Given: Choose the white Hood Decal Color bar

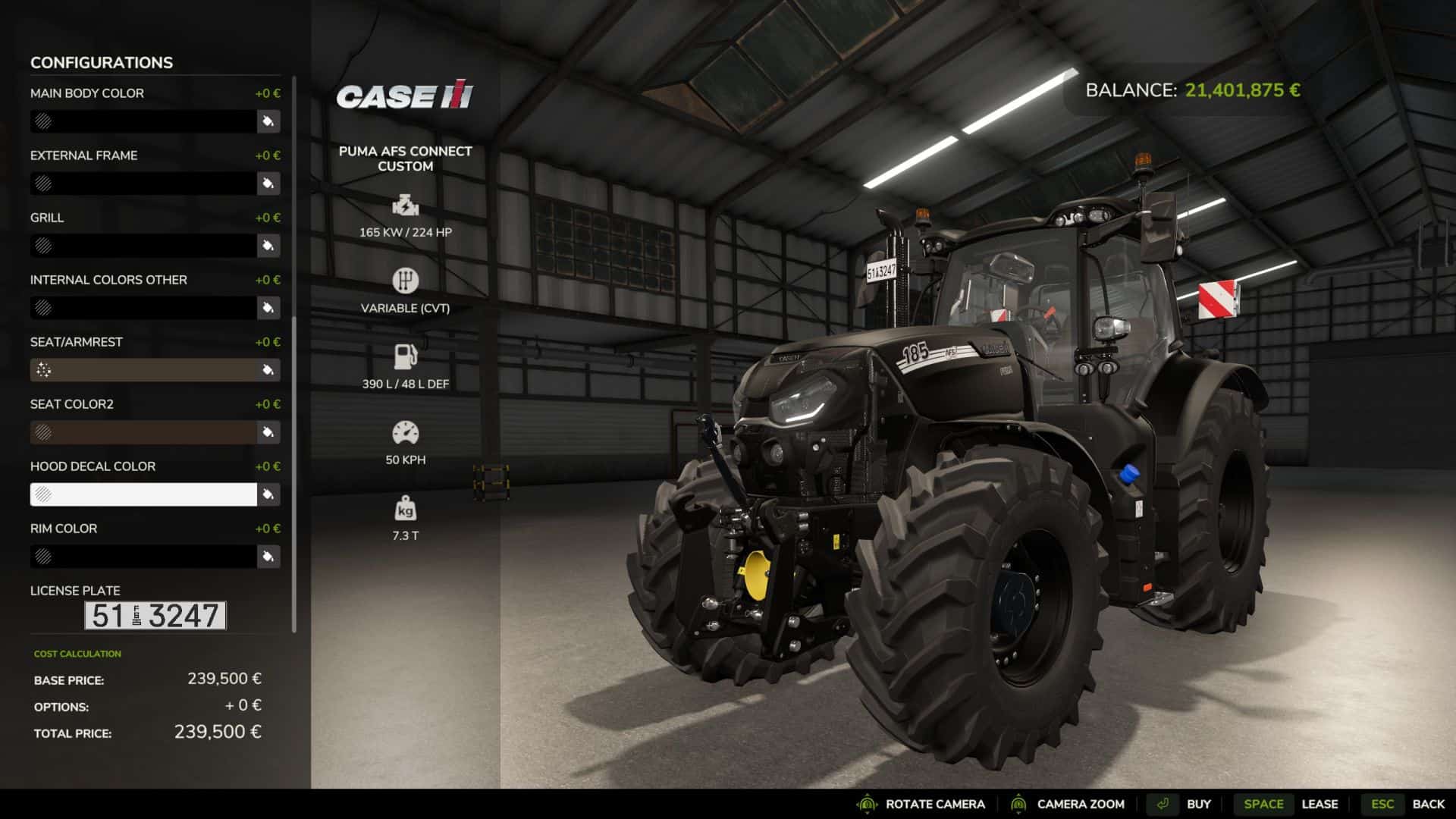Looking at the screenshot, I should click(143, 494).
